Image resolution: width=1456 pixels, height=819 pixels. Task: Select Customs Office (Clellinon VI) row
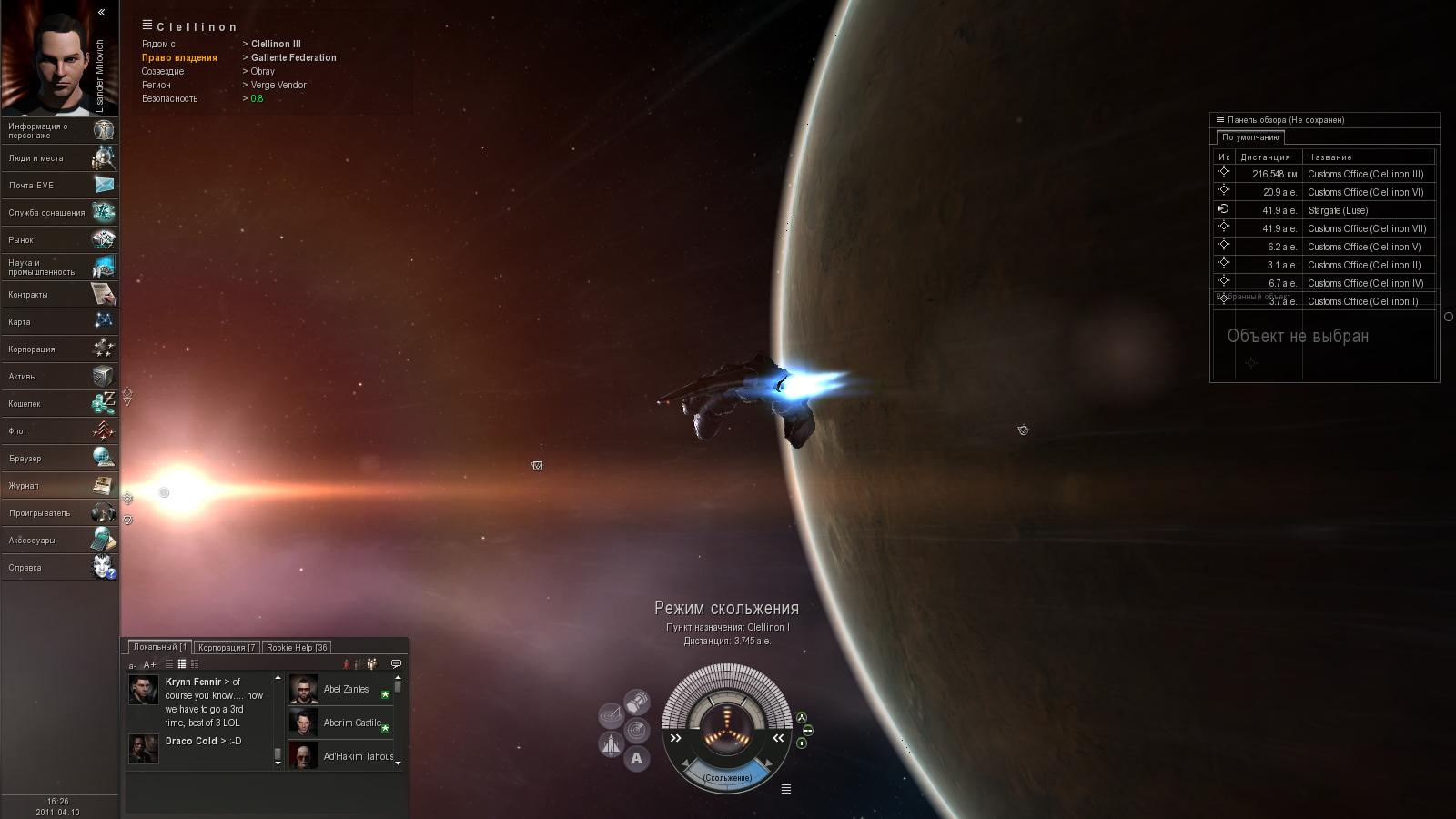[1364, 192]
